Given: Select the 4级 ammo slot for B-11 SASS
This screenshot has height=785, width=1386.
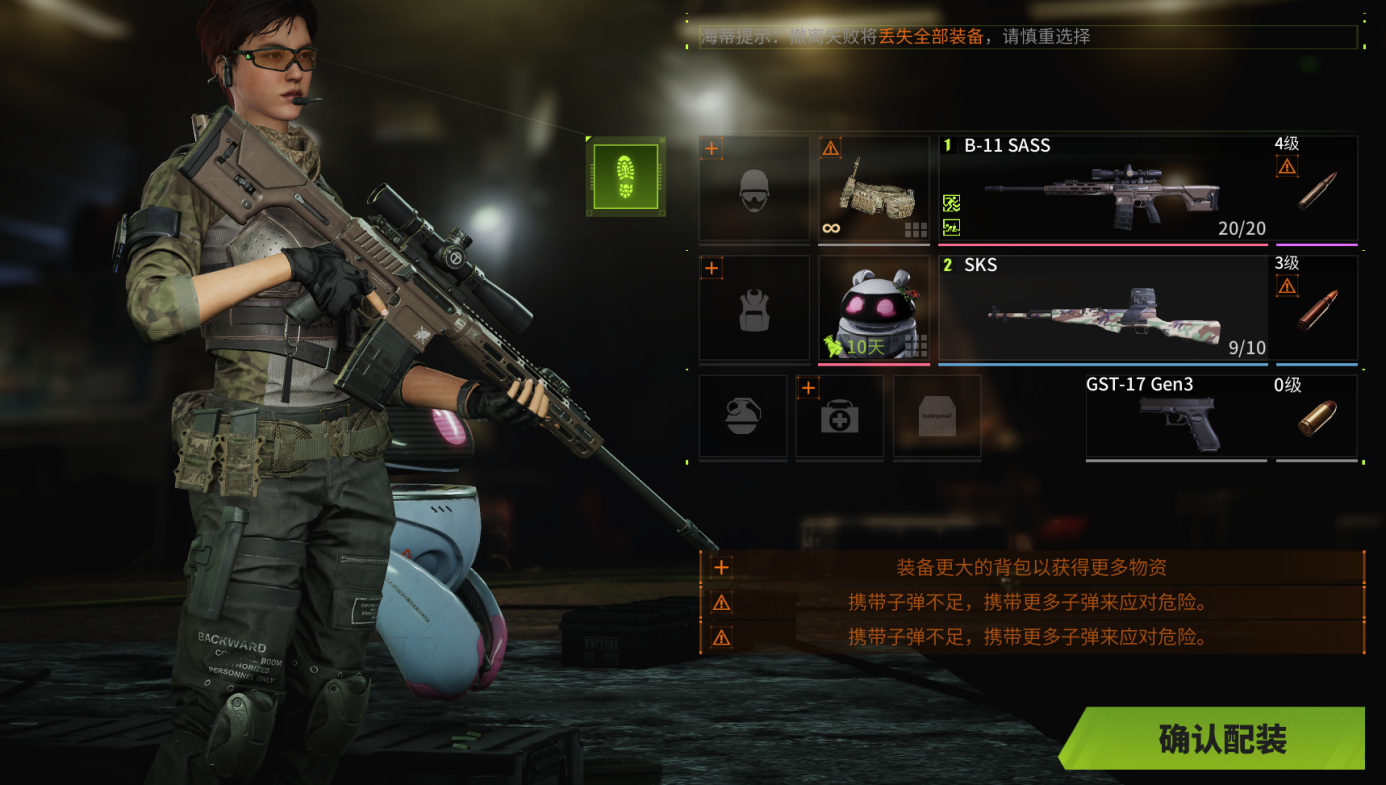Looking at the screenshot, I should (x=1317, y=189).
